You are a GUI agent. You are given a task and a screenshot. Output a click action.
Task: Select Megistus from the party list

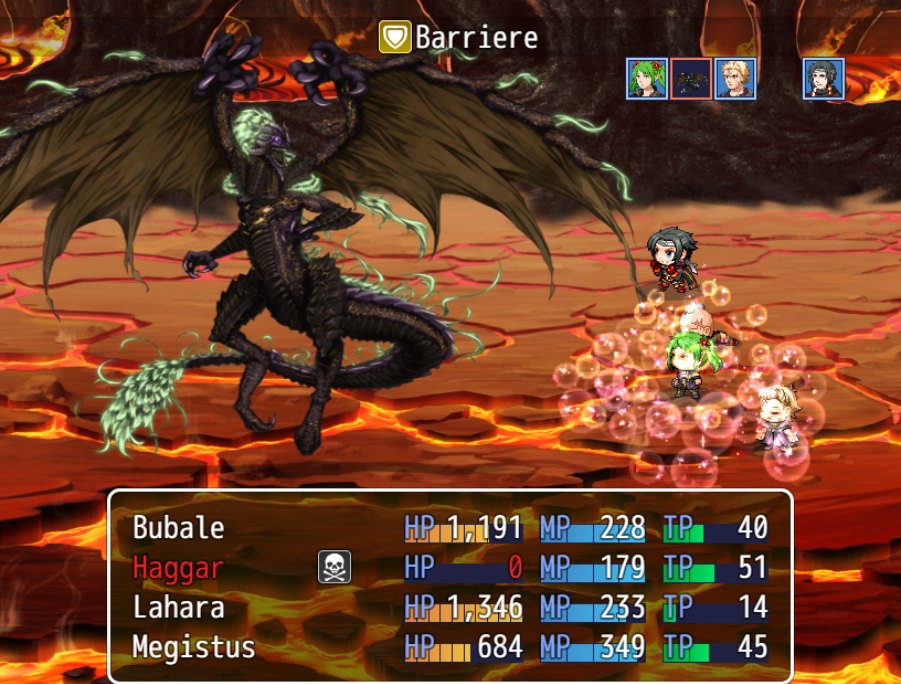point(194,647)
